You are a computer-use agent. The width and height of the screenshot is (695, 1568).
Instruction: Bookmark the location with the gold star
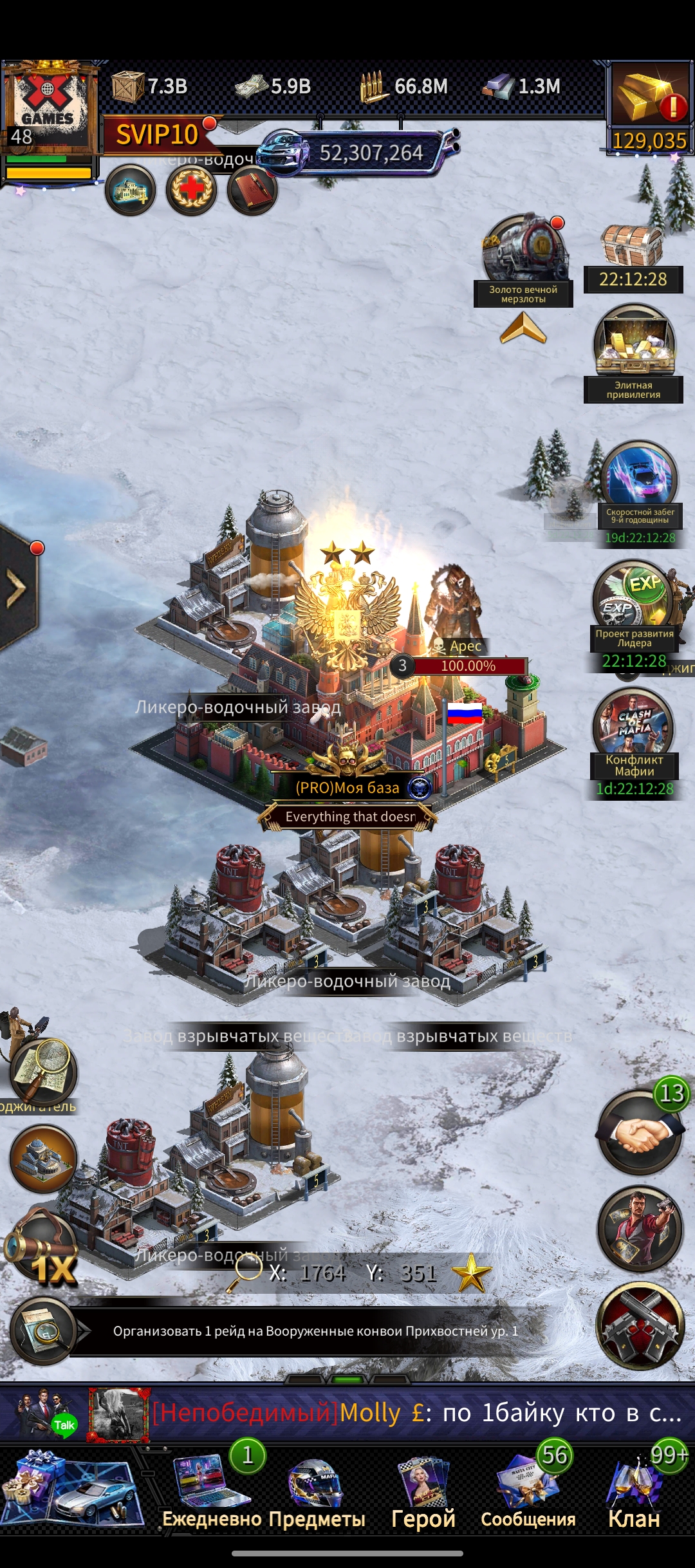(471, 1273)
